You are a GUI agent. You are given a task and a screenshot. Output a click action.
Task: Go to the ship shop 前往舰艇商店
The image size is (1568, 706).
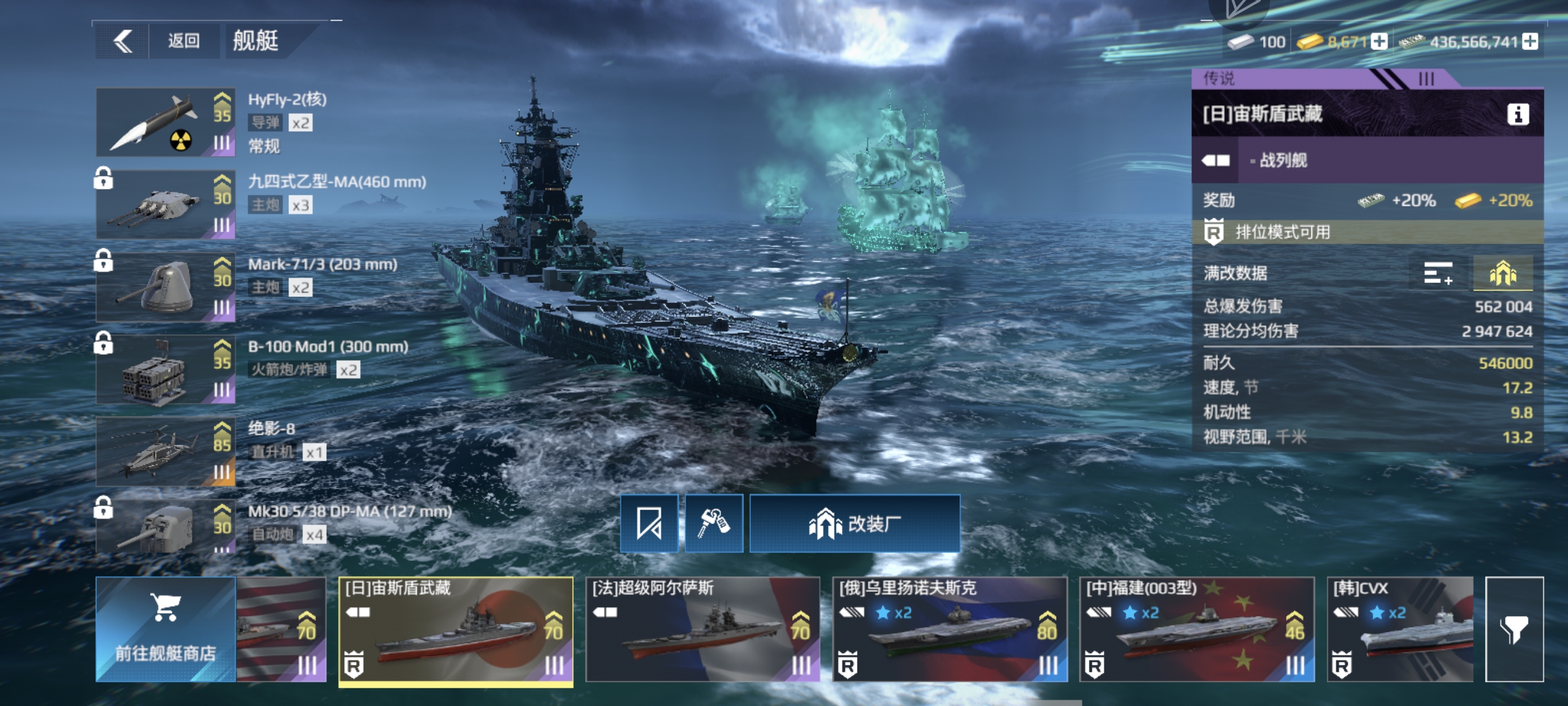[x=165, y=630]
